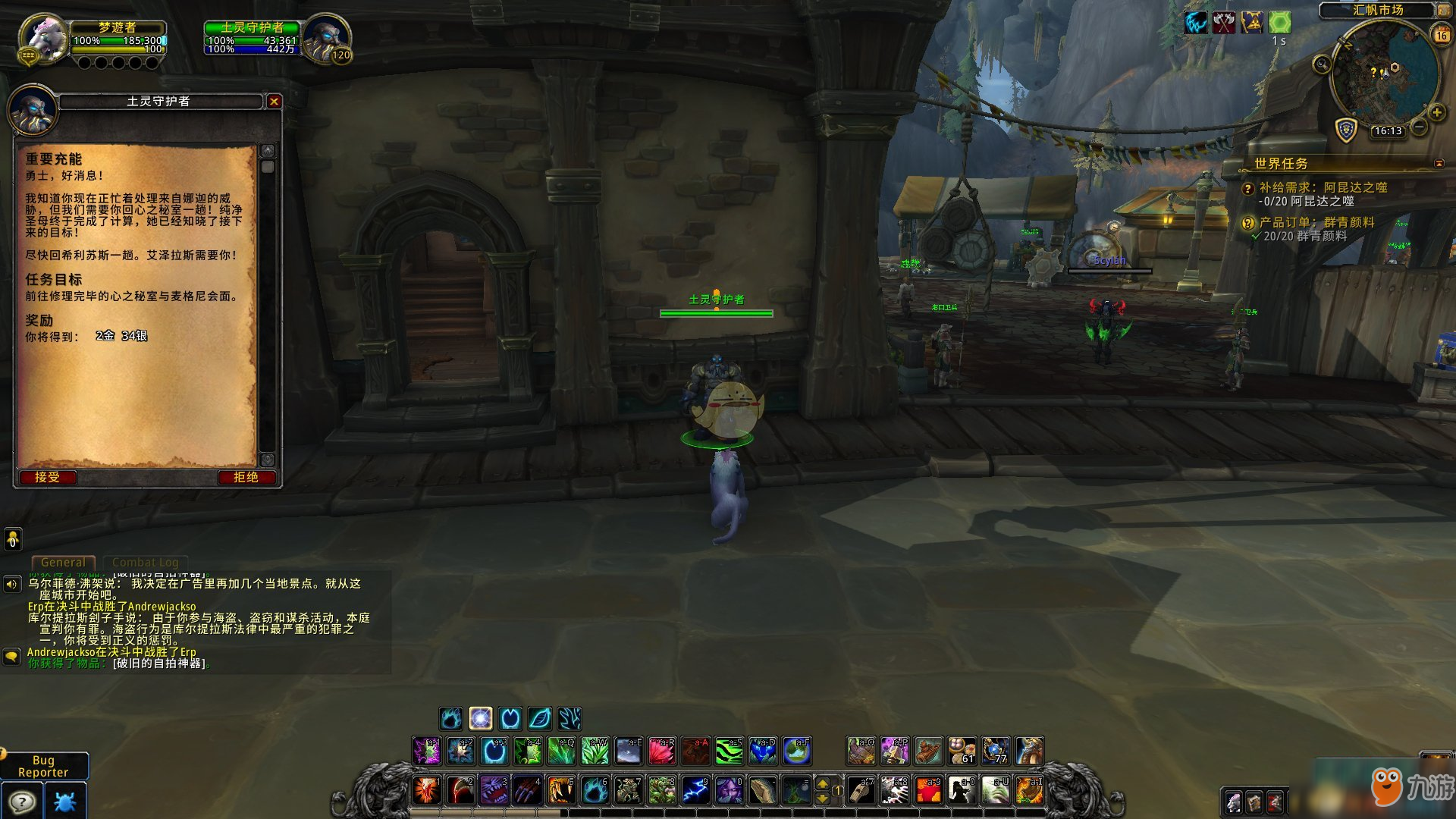Use the item slot with count 61
Screen dimensions: 1456x819
962,751
